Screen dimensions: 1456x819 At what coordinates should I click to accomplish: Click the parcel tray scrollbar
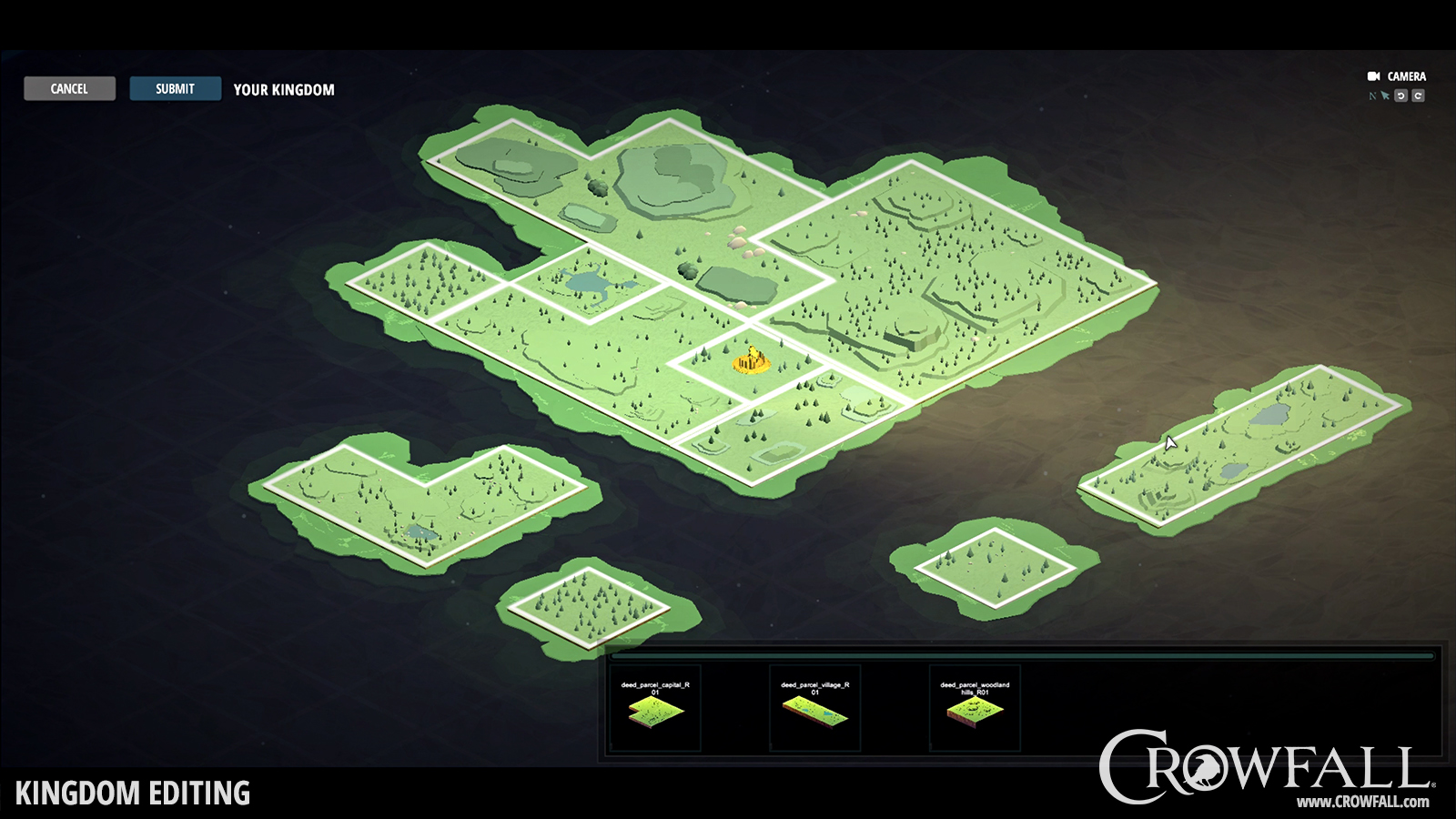(1022, 655)
